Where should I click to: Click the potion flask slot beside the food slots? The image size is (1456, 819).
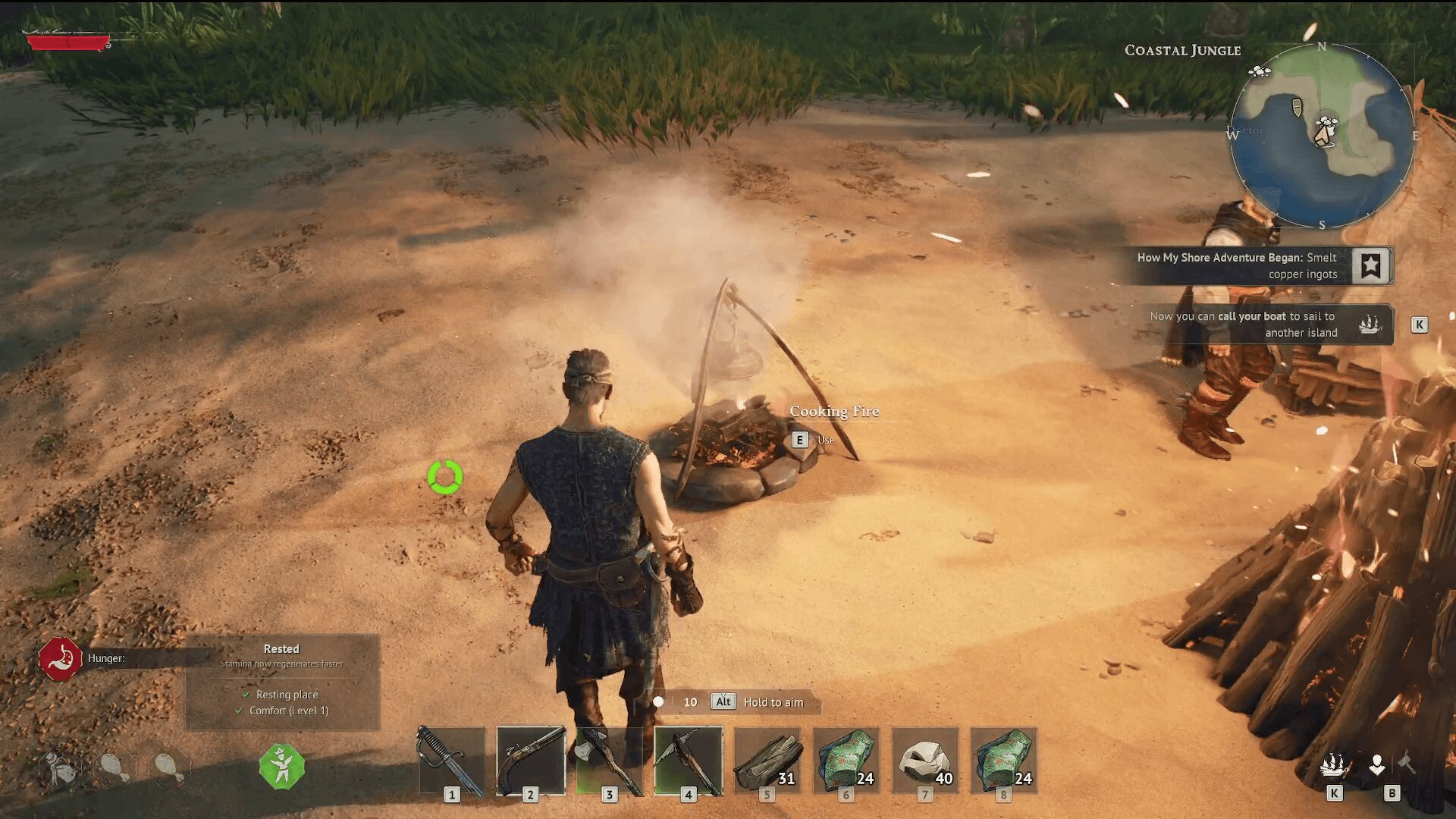coord(60,768)
